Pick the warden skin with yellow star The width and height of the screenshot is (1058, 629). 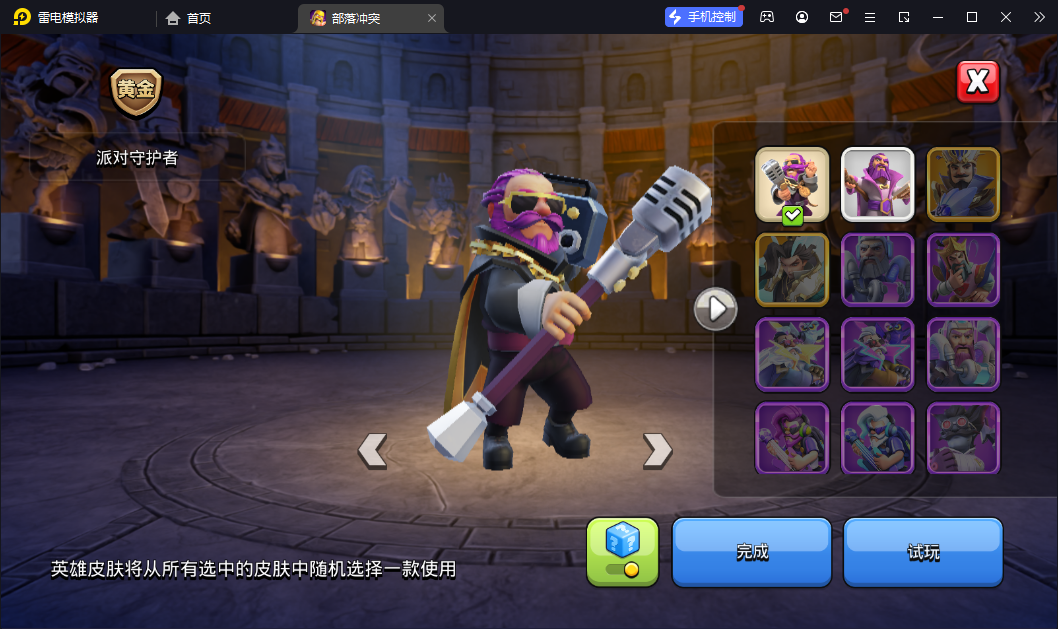pyautogui.click(x=792, y=354)
